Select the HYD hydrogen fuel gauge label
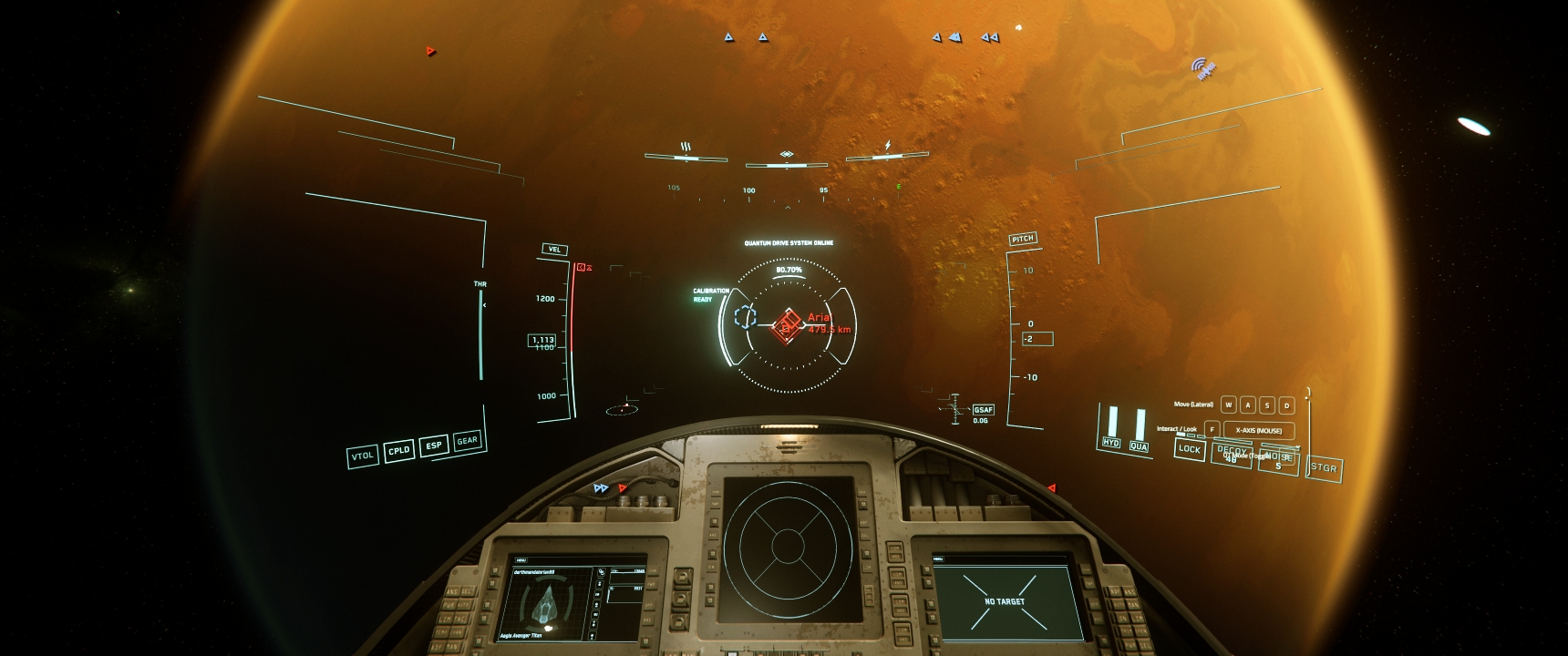 (1111, 443)
